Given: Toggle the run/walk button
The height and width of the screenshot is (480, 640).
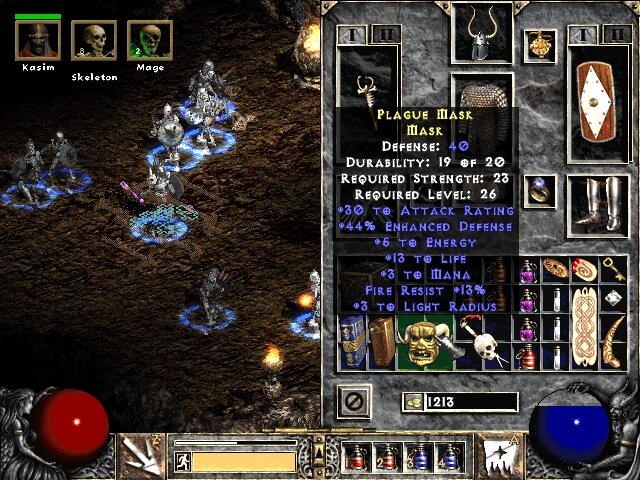Looking at the screenshot, I should point(183,461).
